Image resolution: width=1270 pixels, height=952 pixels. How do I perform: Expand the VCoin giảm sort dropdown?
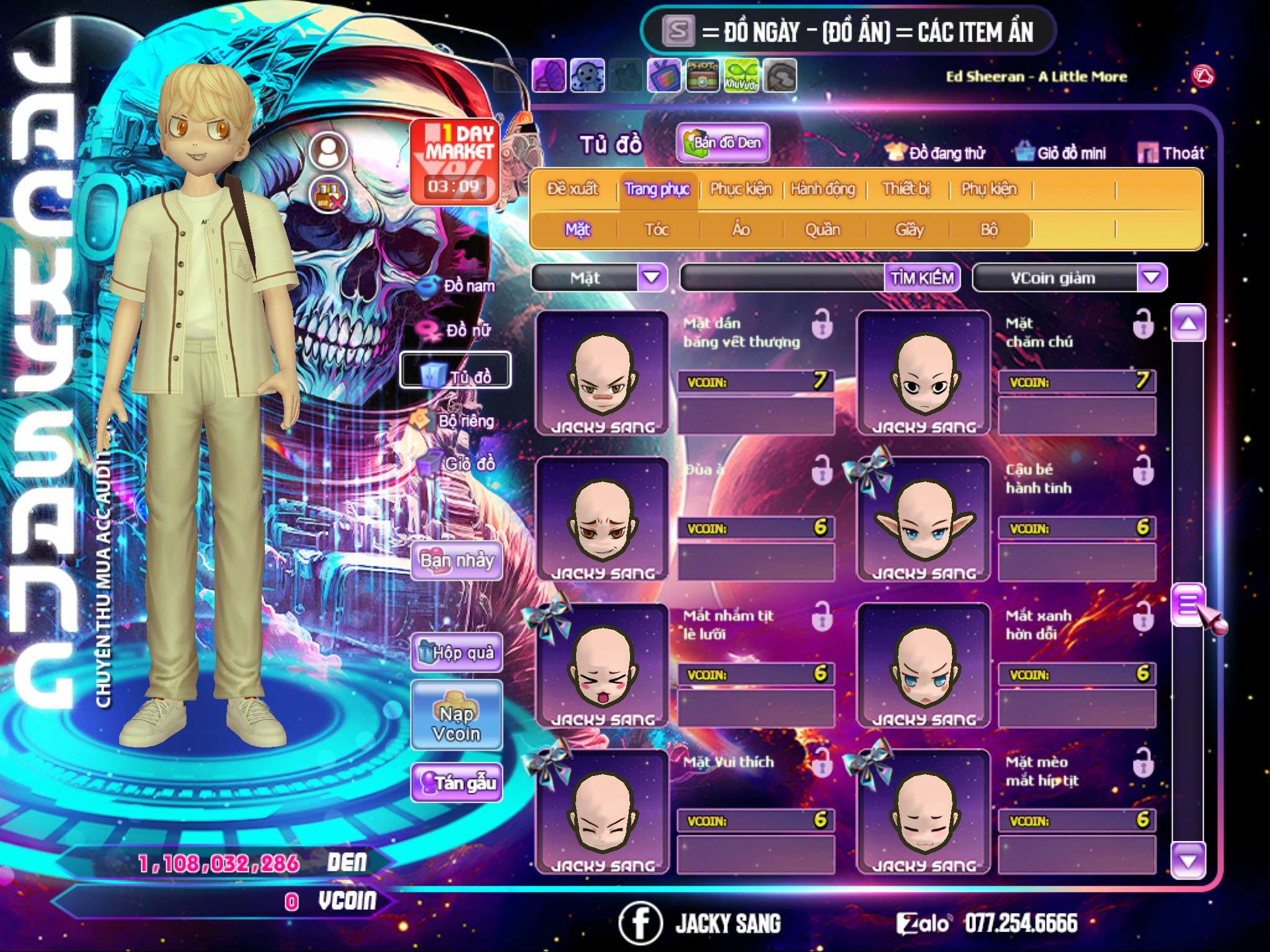tap(1152, 278)
